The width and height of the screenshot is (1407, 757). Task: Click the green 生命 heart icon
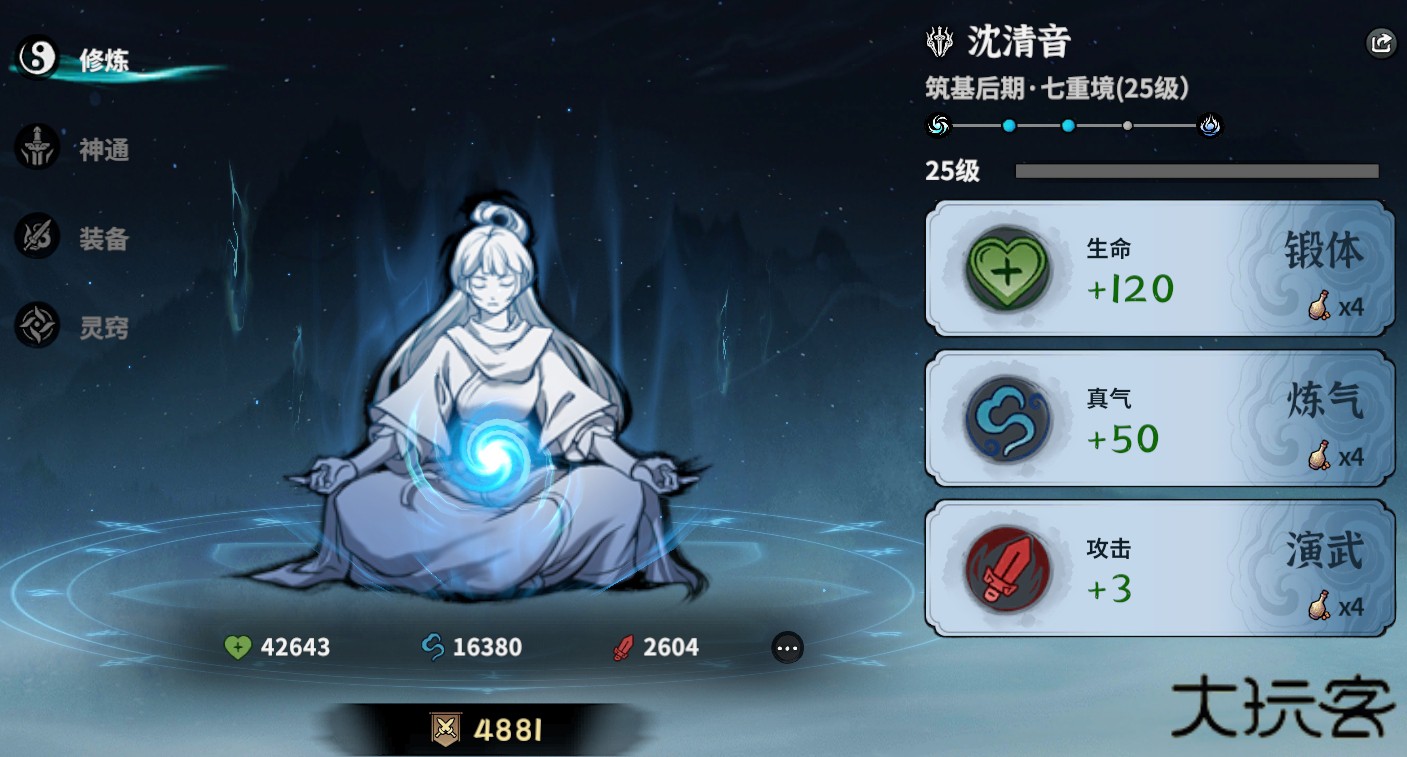coord(1007,270)
